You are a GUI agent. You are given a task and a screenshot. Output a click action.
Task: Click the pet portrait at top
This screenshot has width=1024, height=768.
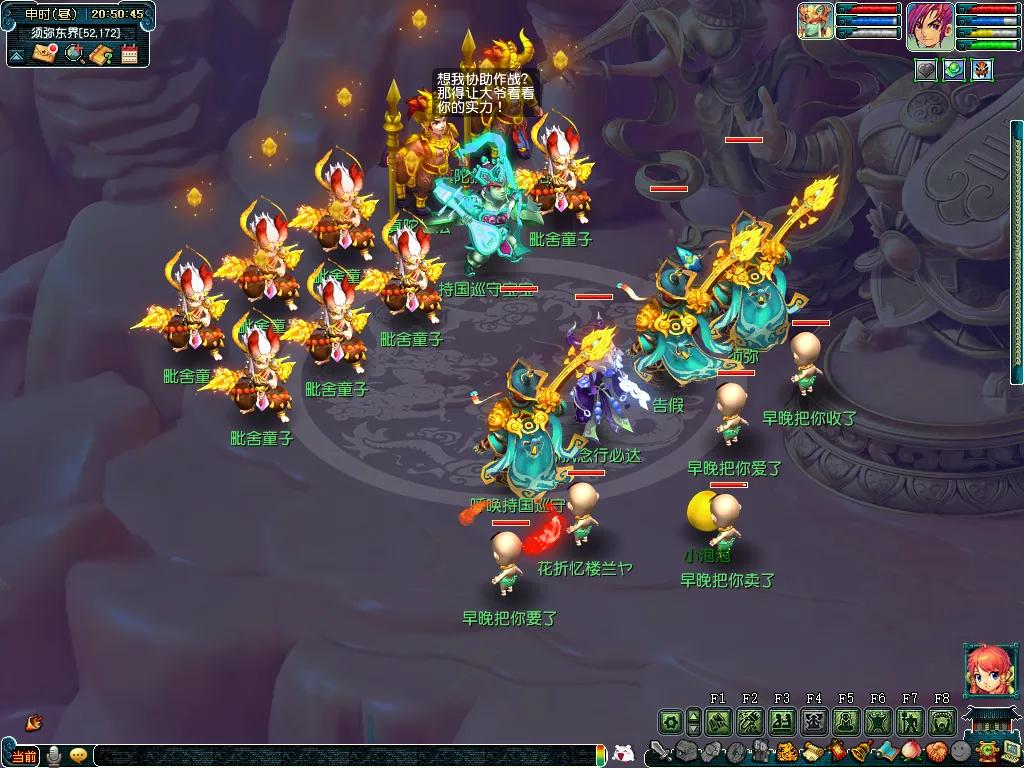(x=815, y=21)
